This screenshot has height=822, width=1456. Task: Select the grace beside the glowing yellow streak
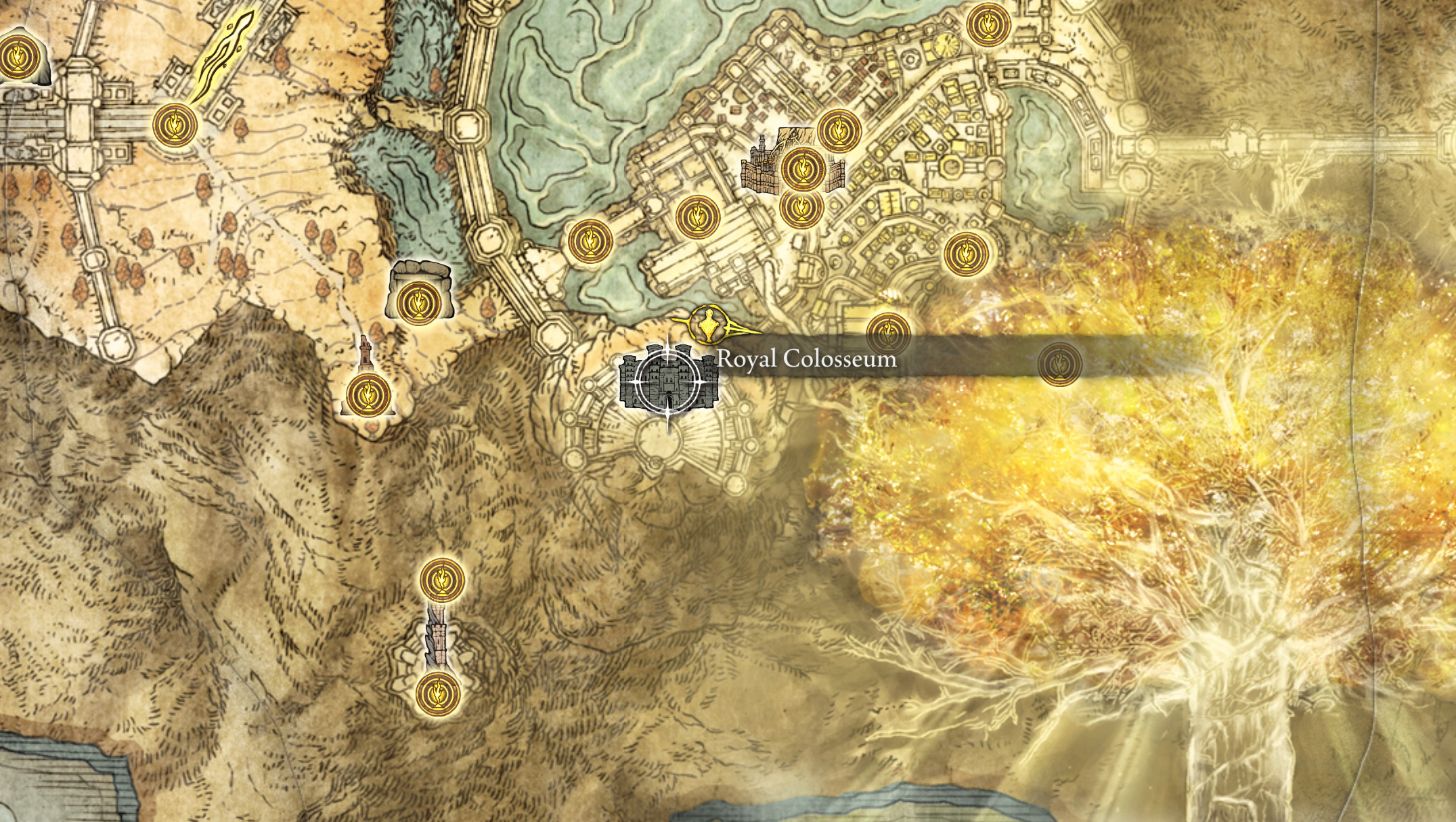click(175, 124)
